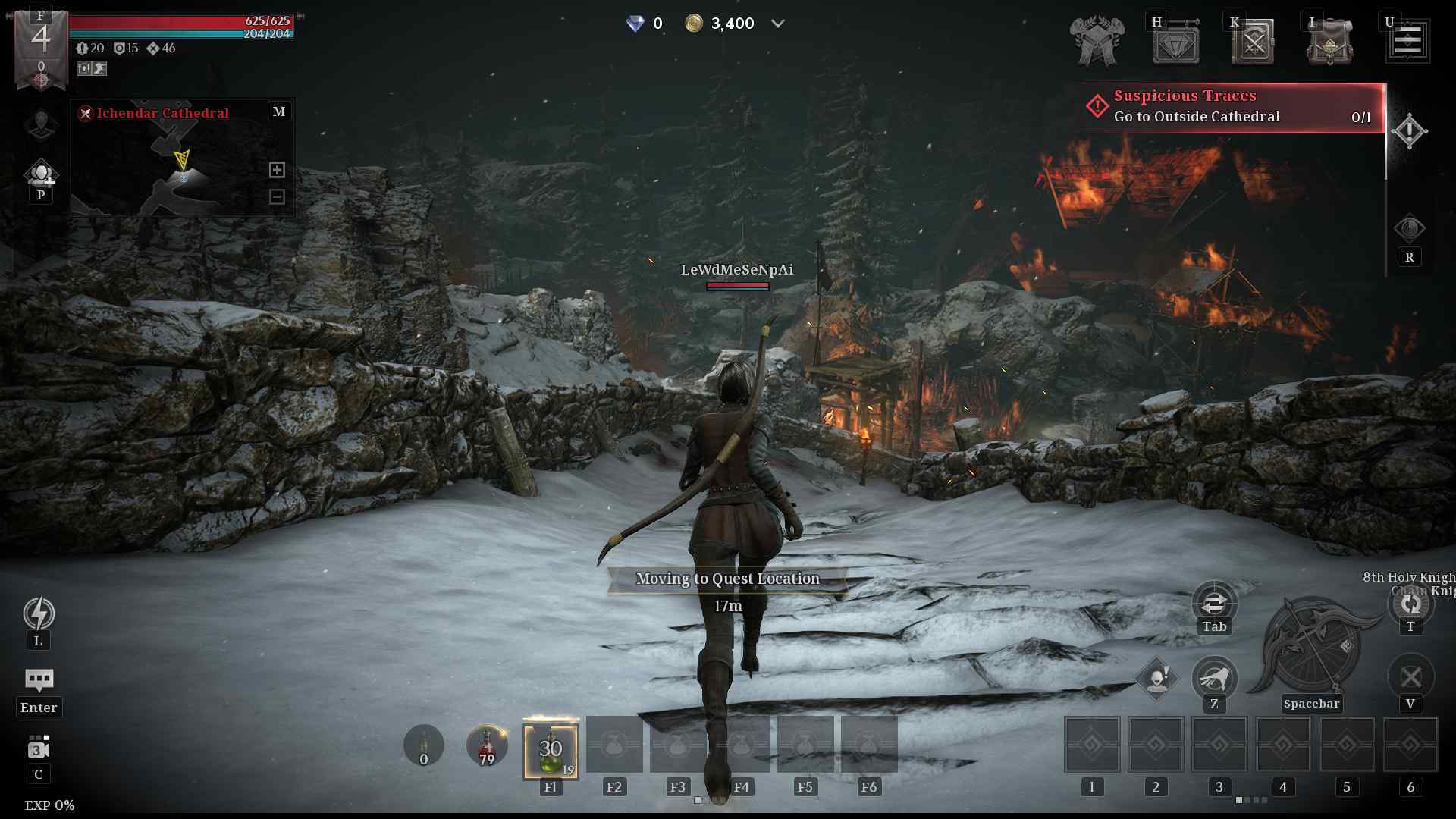Attack with the bow ability

tap(1311, 646)
